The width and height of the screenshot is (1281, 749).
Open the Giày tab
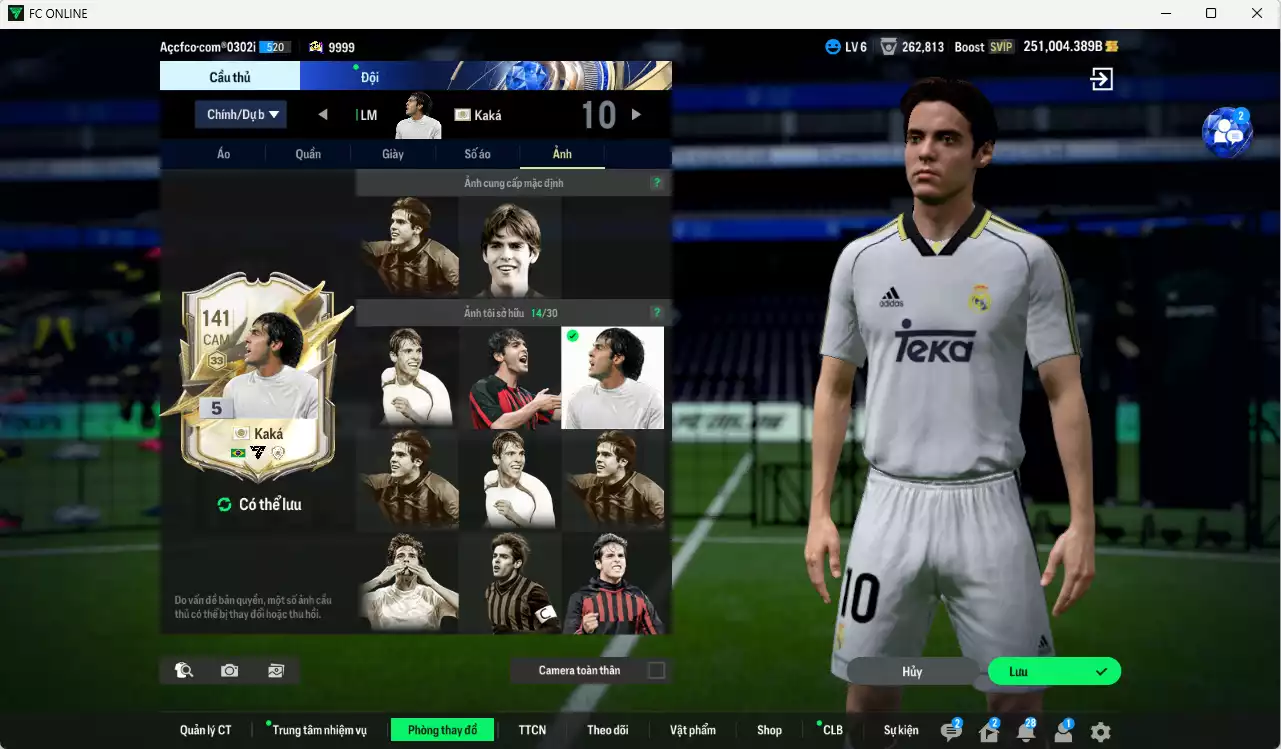point(392,154)
